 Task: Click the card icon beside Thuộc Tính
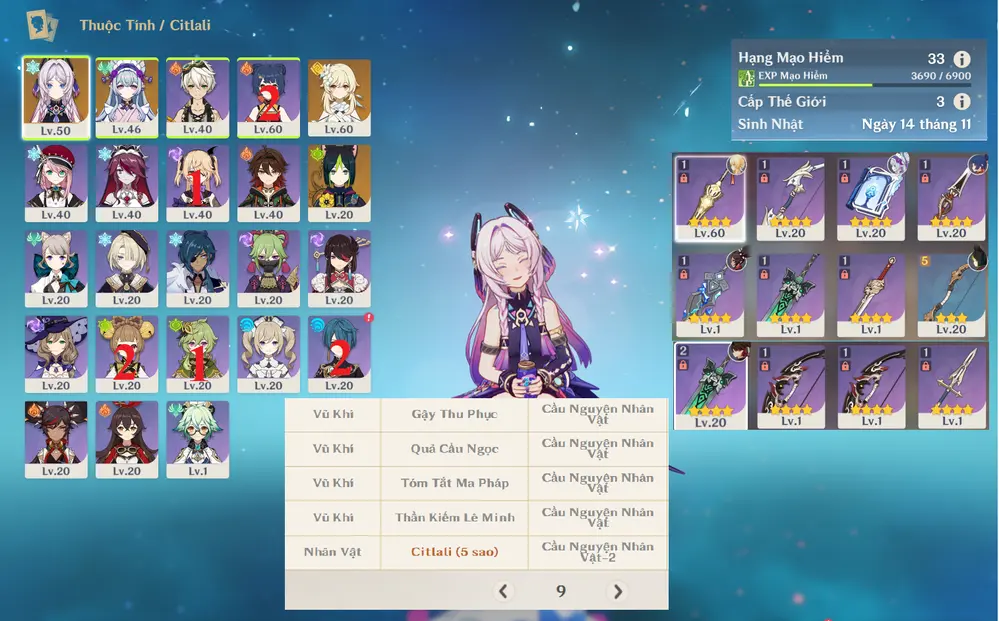tap(41, 24)
